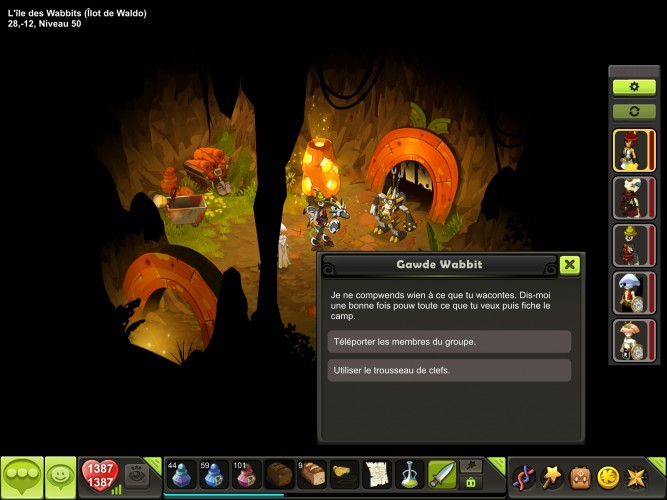Open the chat with the triple-bubble button

21,476
